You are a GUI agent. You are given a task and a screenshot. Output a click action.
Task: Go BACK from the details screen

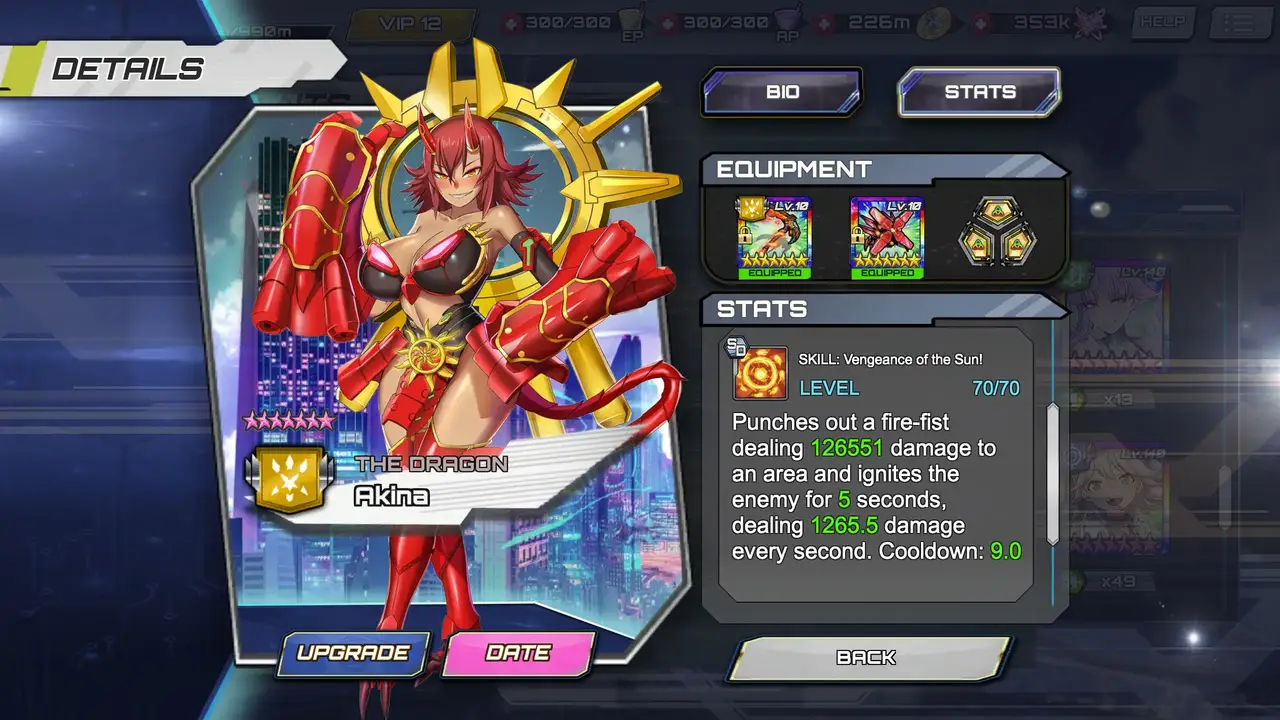coord(866,657)
